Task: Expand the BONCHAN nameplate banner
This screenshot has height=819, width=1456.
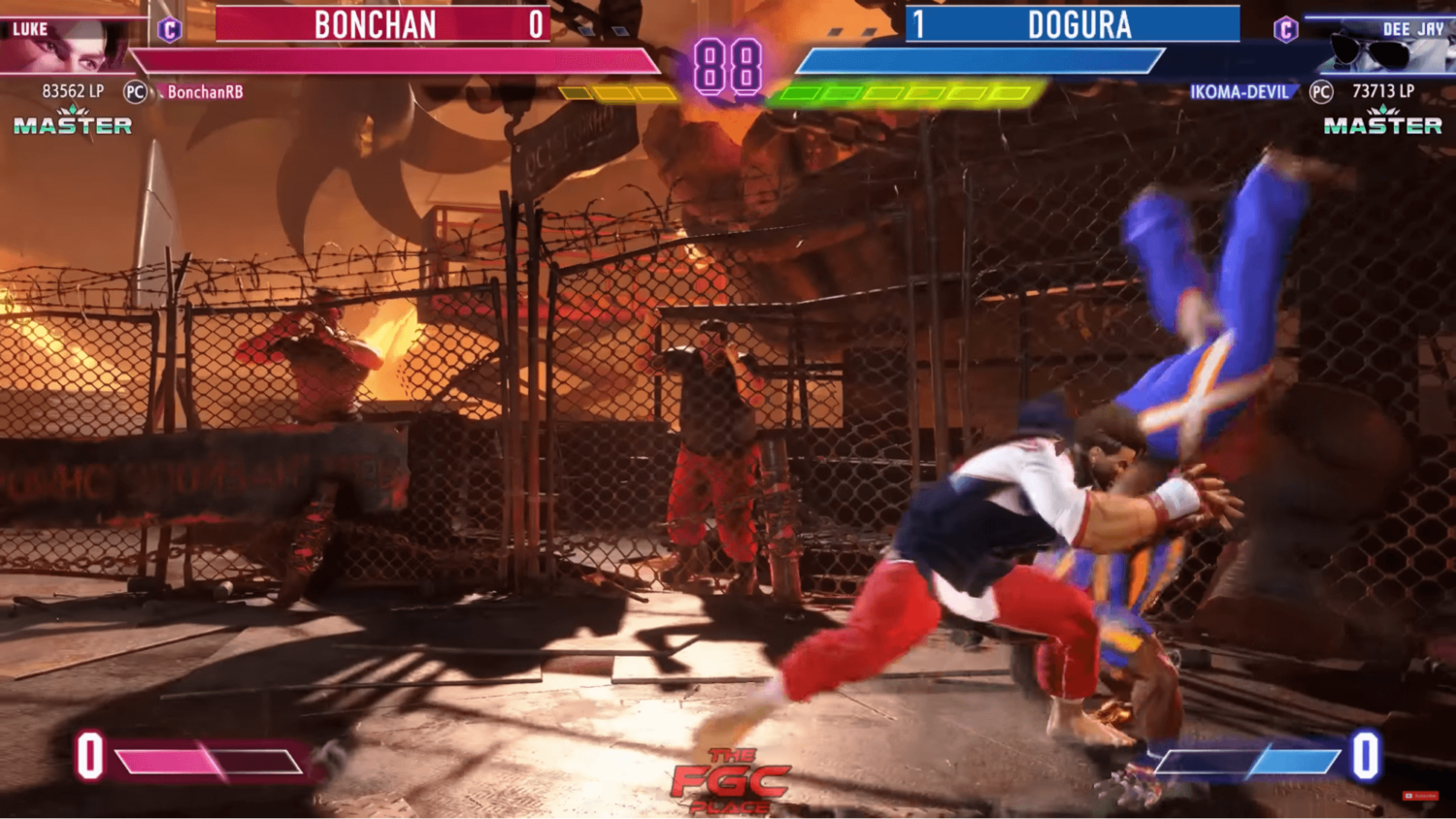Action: click(377, 25)
